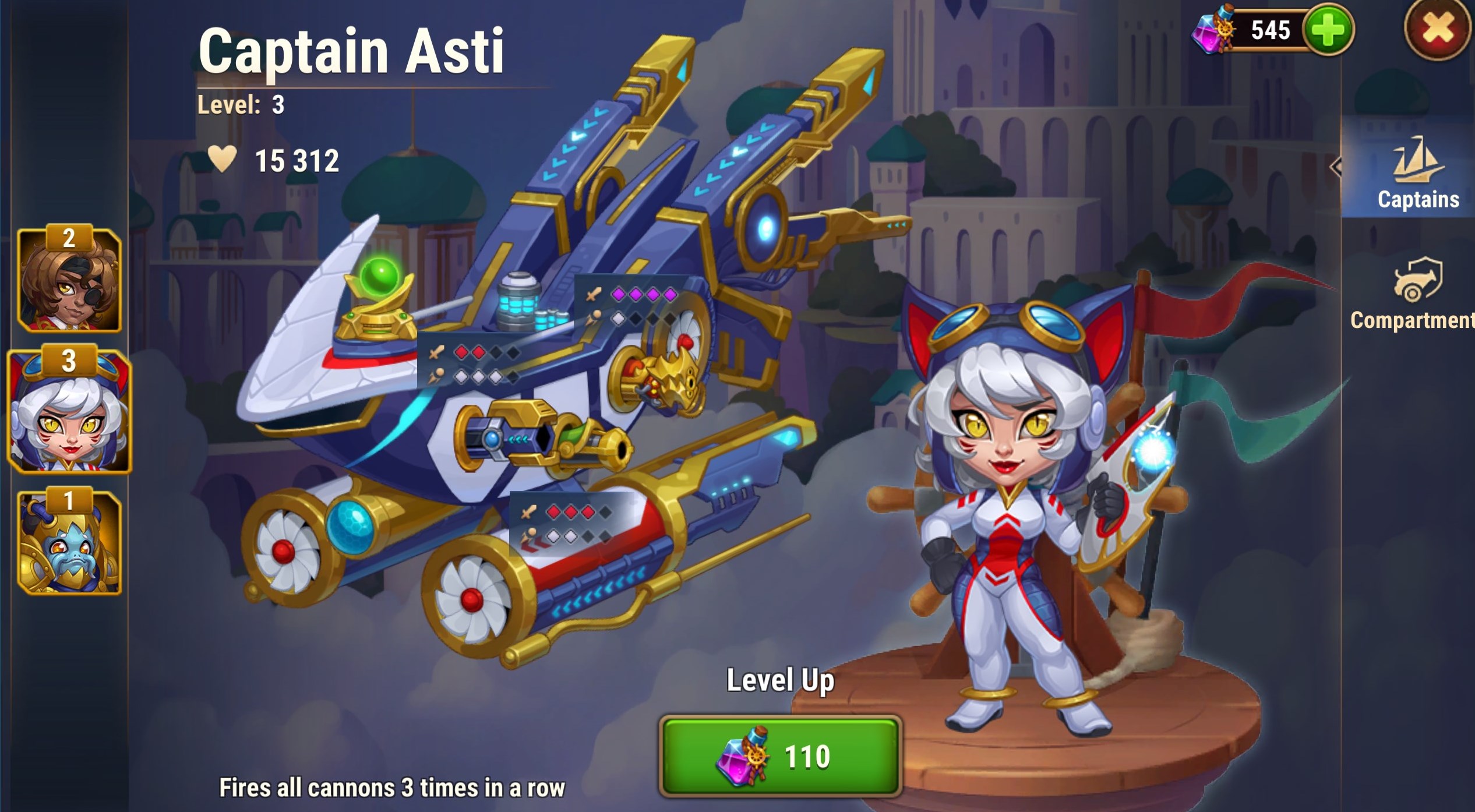Collapse the side panel arrow near Captains
This screenshot has width=1475, height=812.
point(1336,167)
